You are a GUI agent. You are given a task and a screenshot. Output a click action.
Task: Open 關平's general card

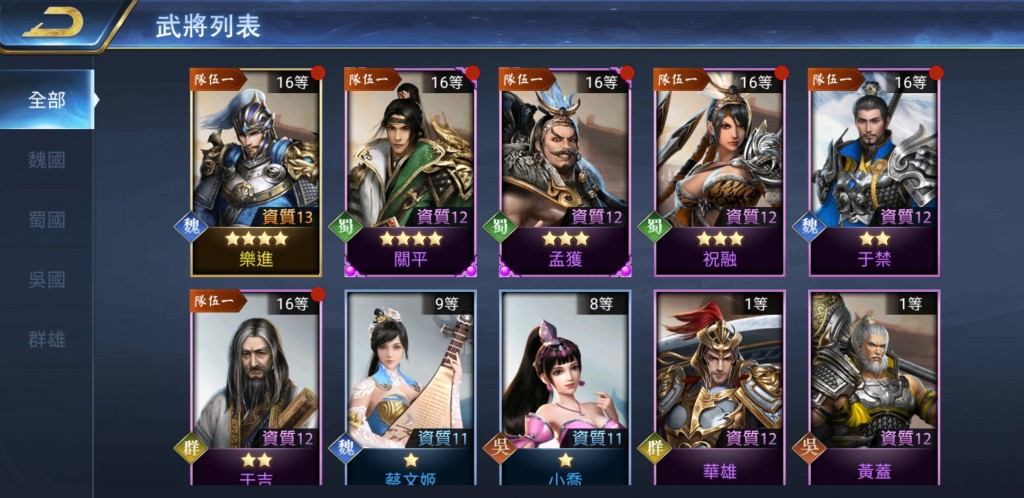[x=411, y=171]
